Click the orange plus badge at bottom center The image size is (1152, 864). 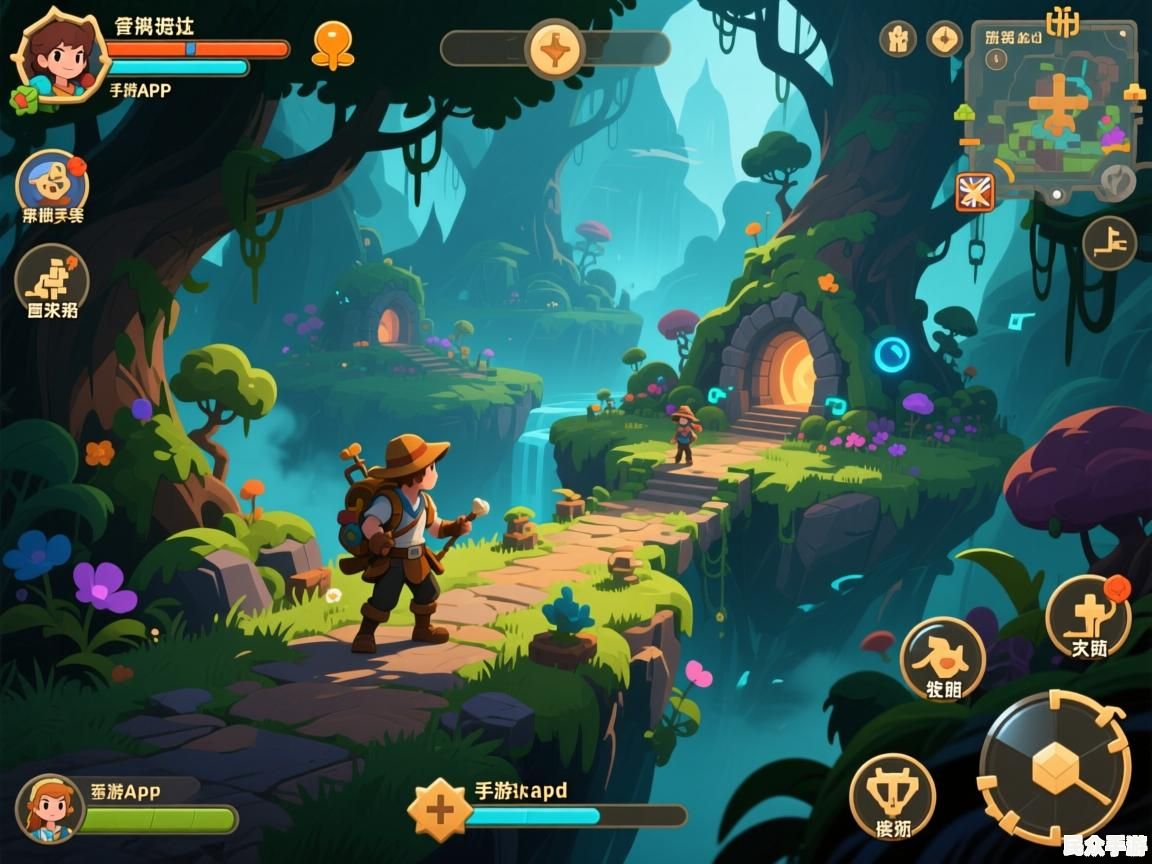440,808
